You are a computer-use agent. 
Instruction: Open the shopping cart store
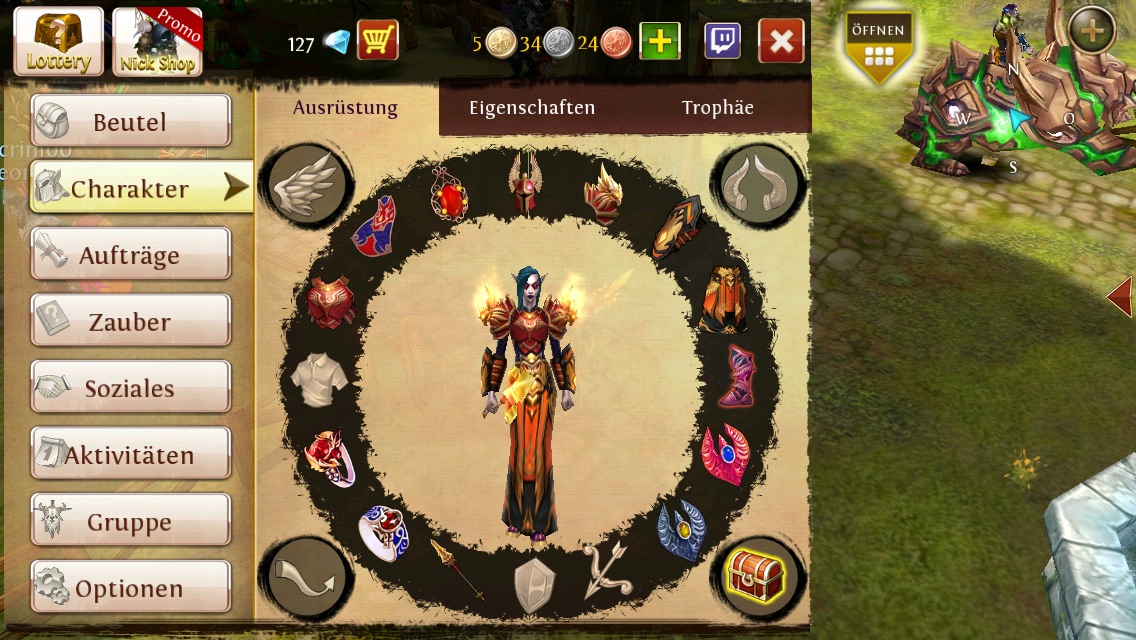coord(378,42)
